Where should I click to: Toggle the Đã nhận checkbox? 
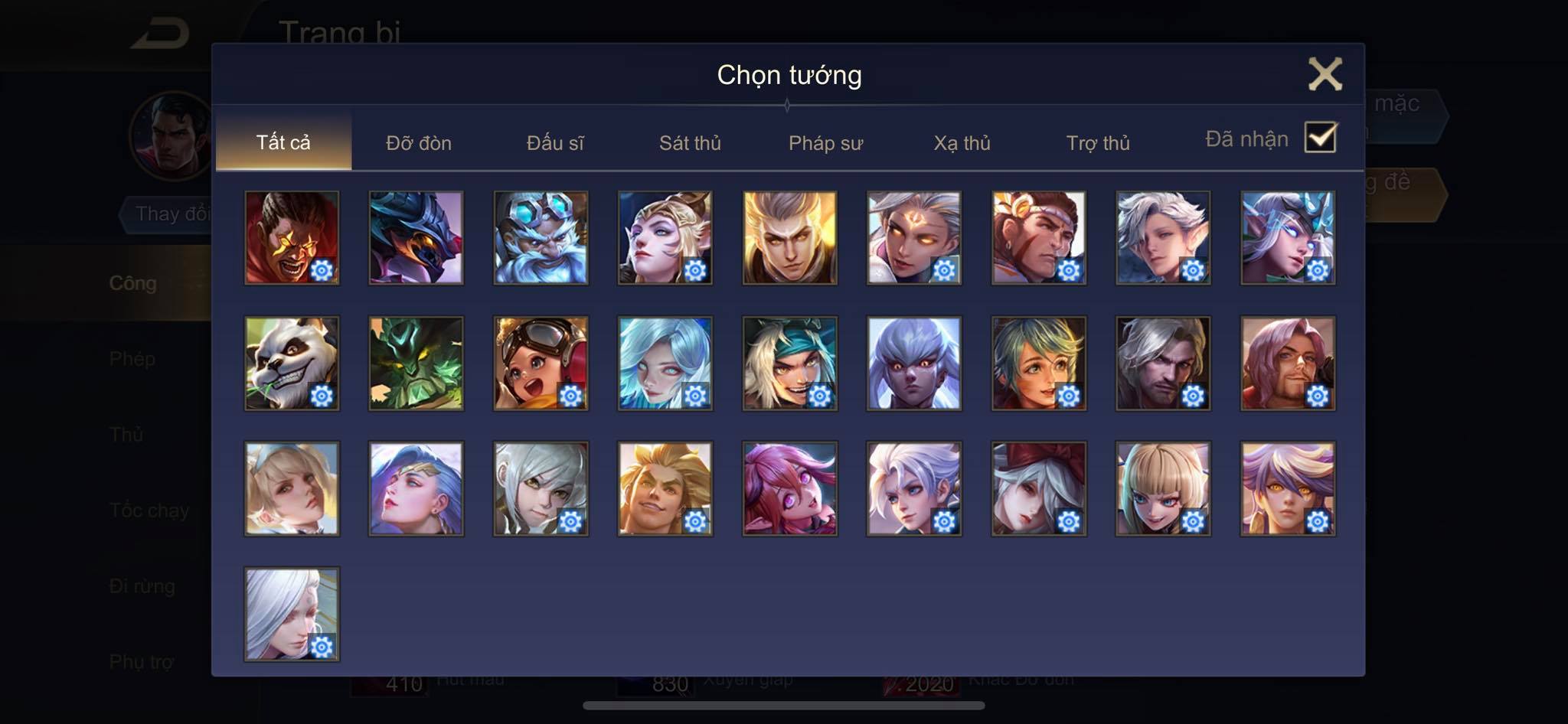[1320, 138]
